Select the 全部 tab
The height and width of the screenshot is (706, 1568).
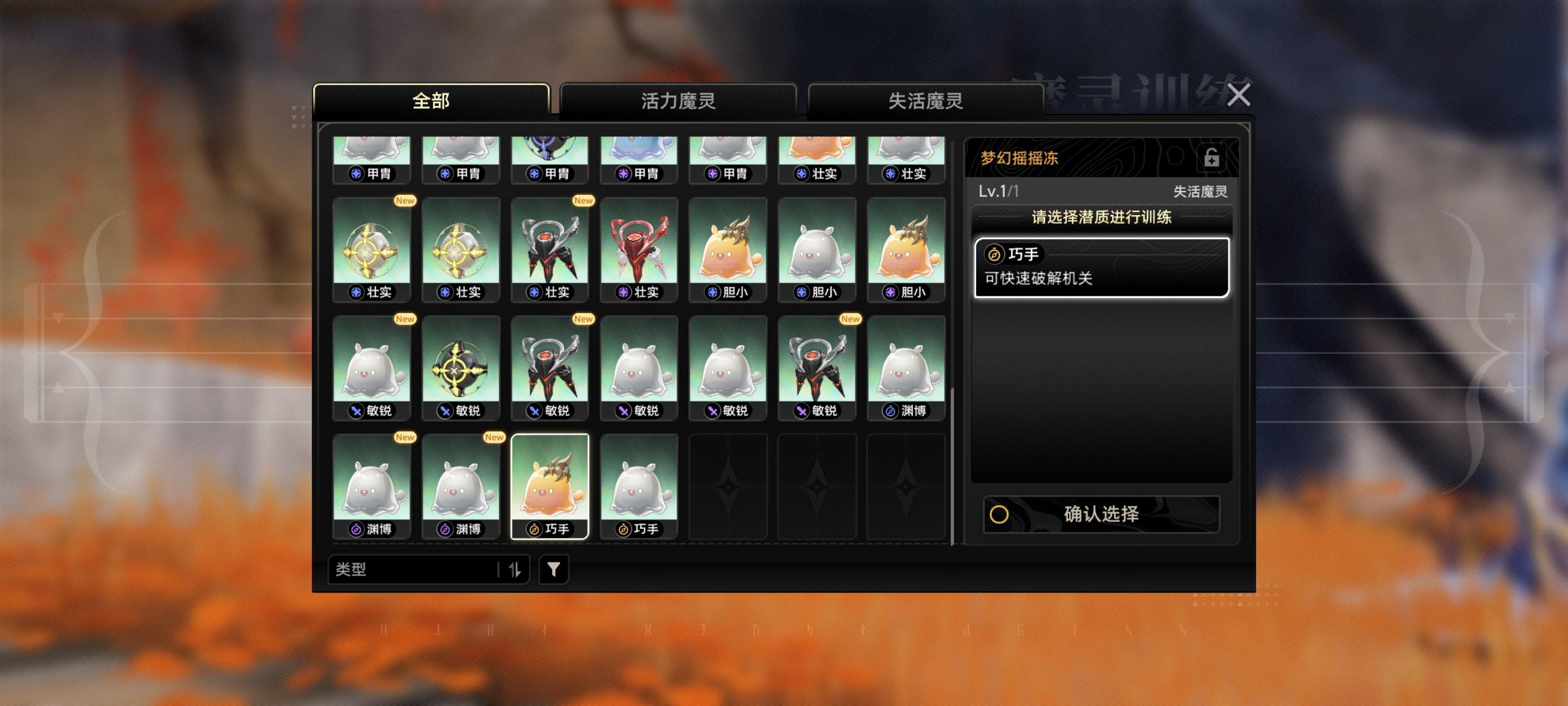pos(431,100)
